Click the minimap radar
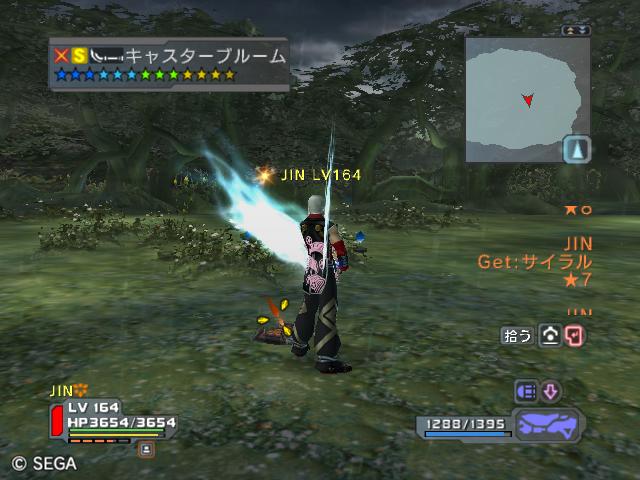This screenshot has width=640, height=480. pyautogui.click(x=523, y=98)
